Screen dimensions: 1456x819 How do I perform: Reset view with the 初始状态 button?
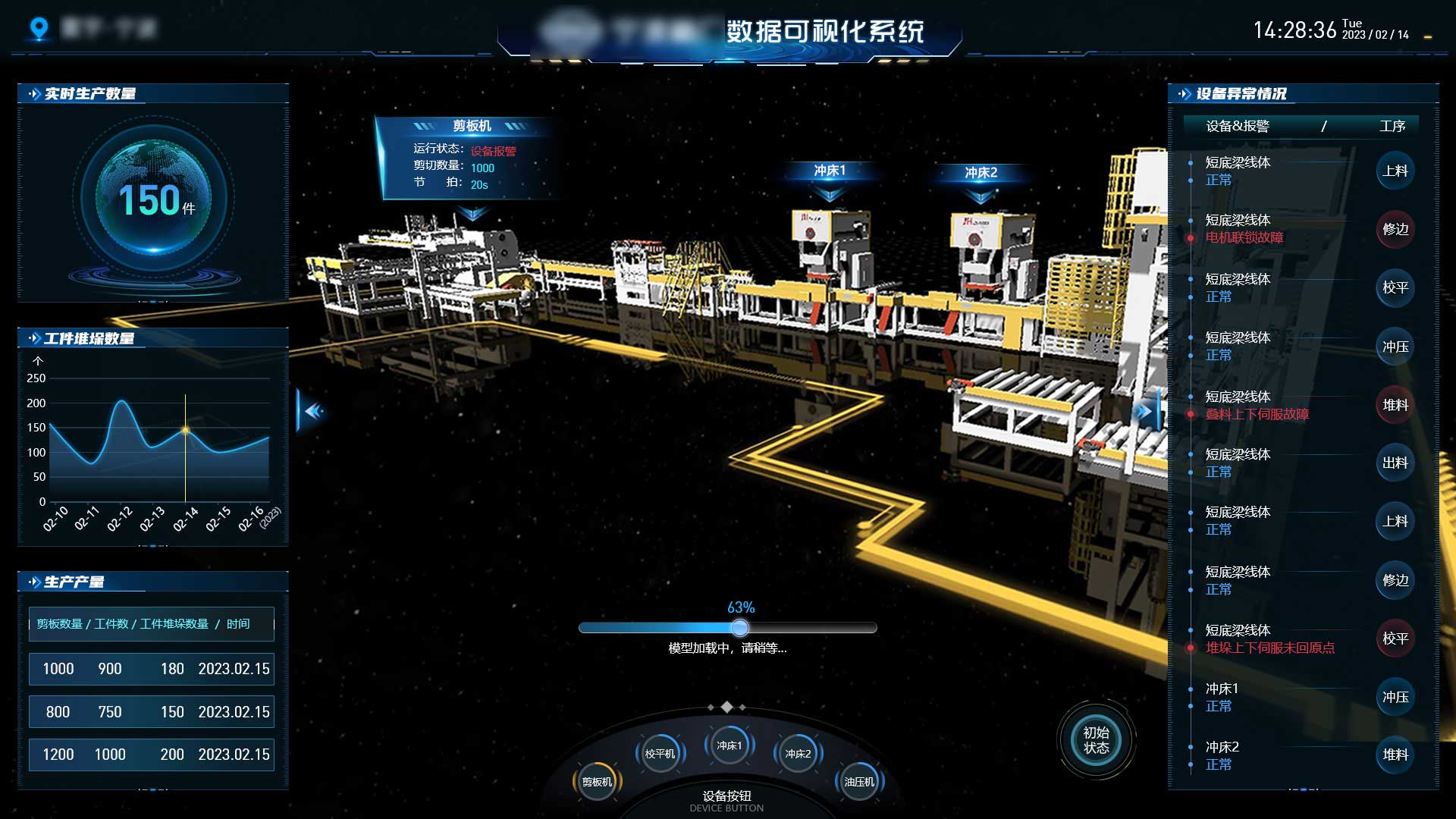1096,740
